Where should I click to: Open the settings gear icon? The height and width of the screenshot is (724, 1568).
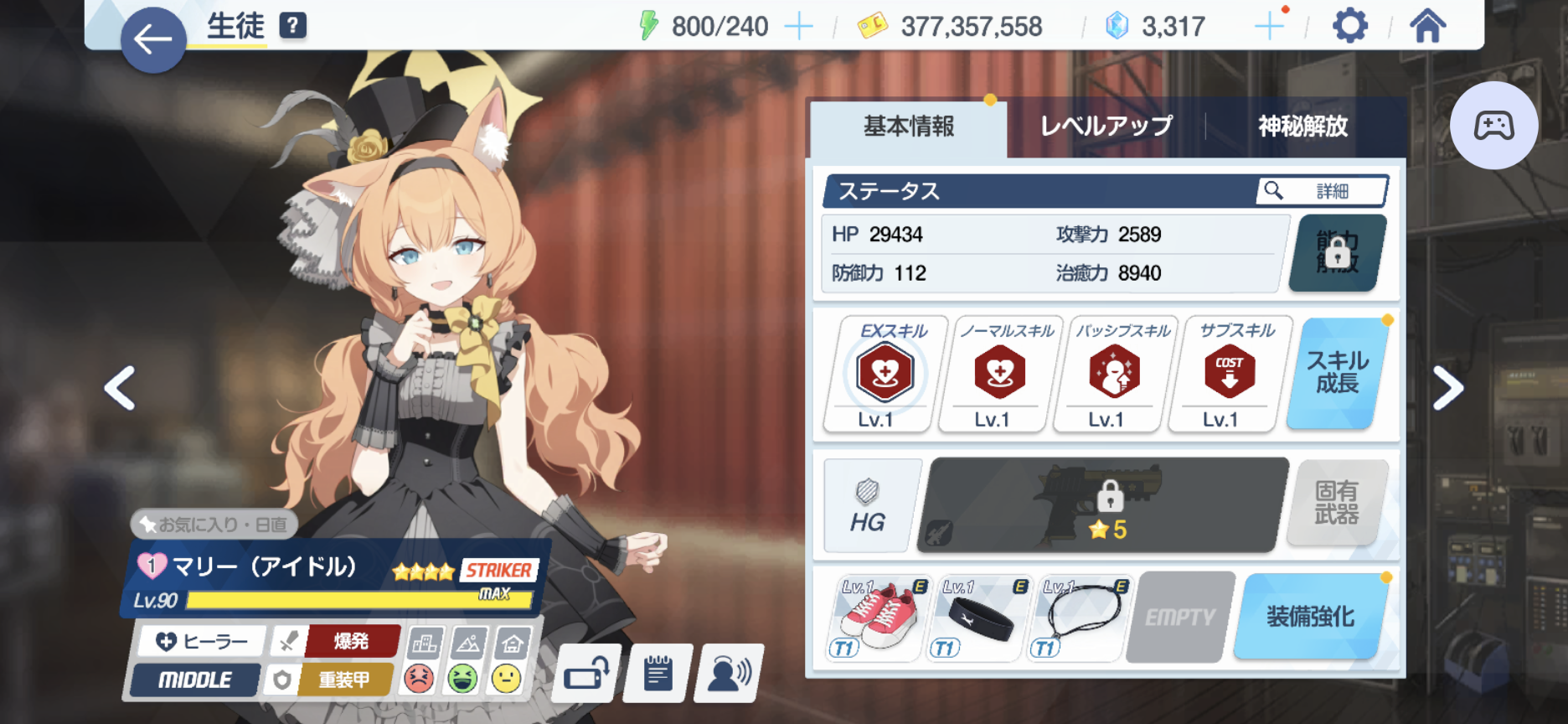tap(1351, 26)
